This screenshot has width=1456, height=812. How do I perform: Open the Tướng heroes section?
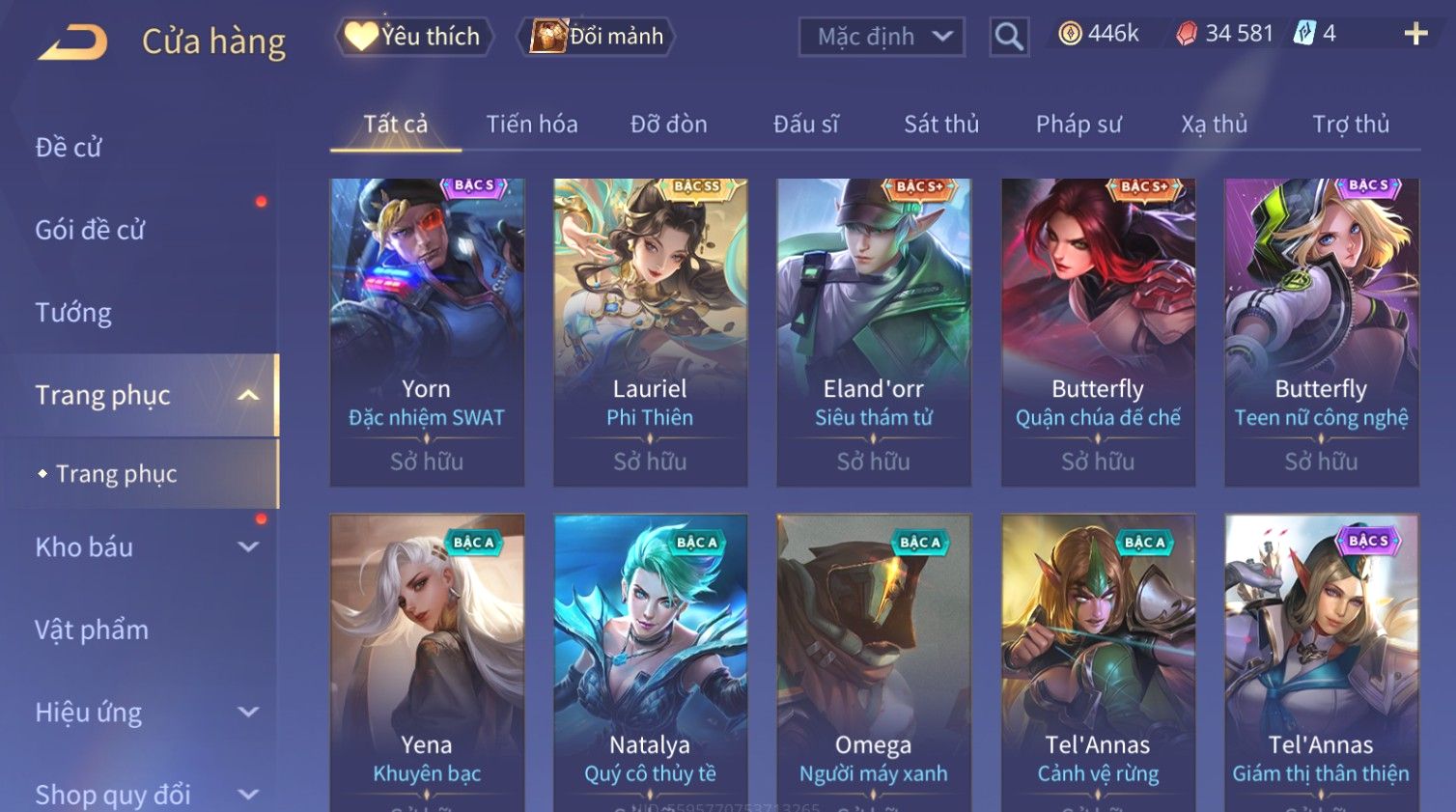[x=73, y=313]
